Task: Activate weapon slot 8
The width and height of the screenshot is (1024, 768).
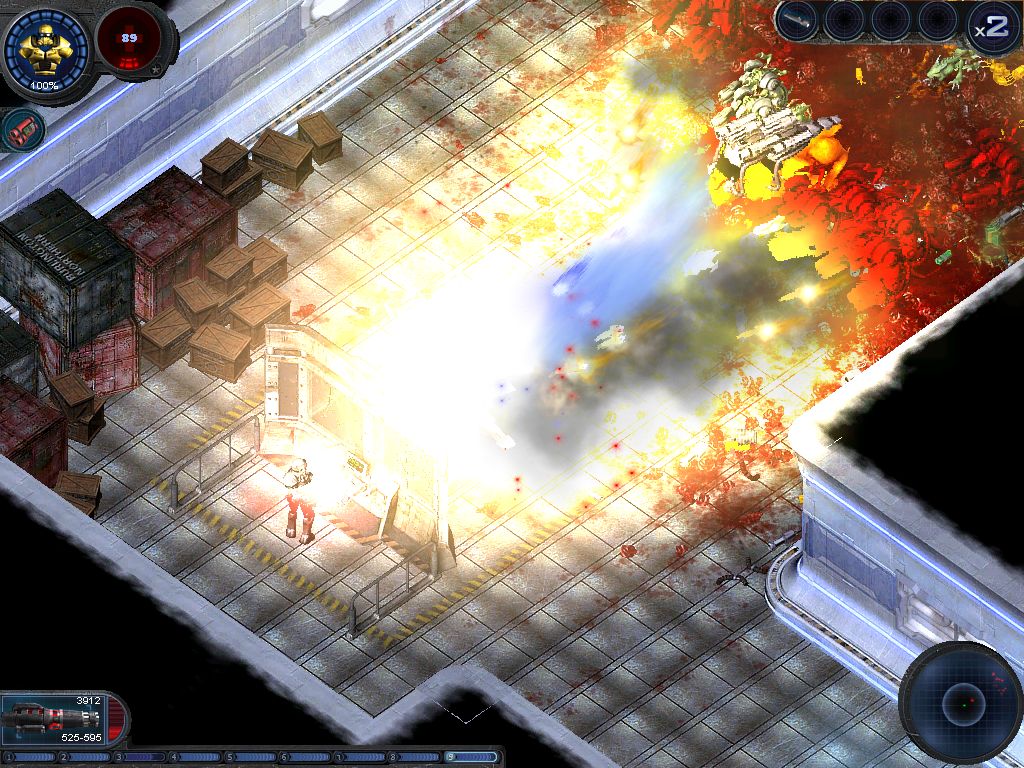Action: pos(417,757)
